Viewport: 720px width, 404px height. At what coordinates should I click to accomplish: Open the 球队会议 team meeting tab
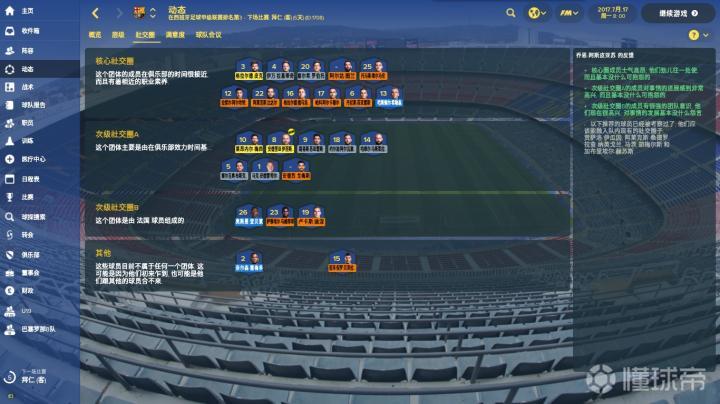point(209,34)
